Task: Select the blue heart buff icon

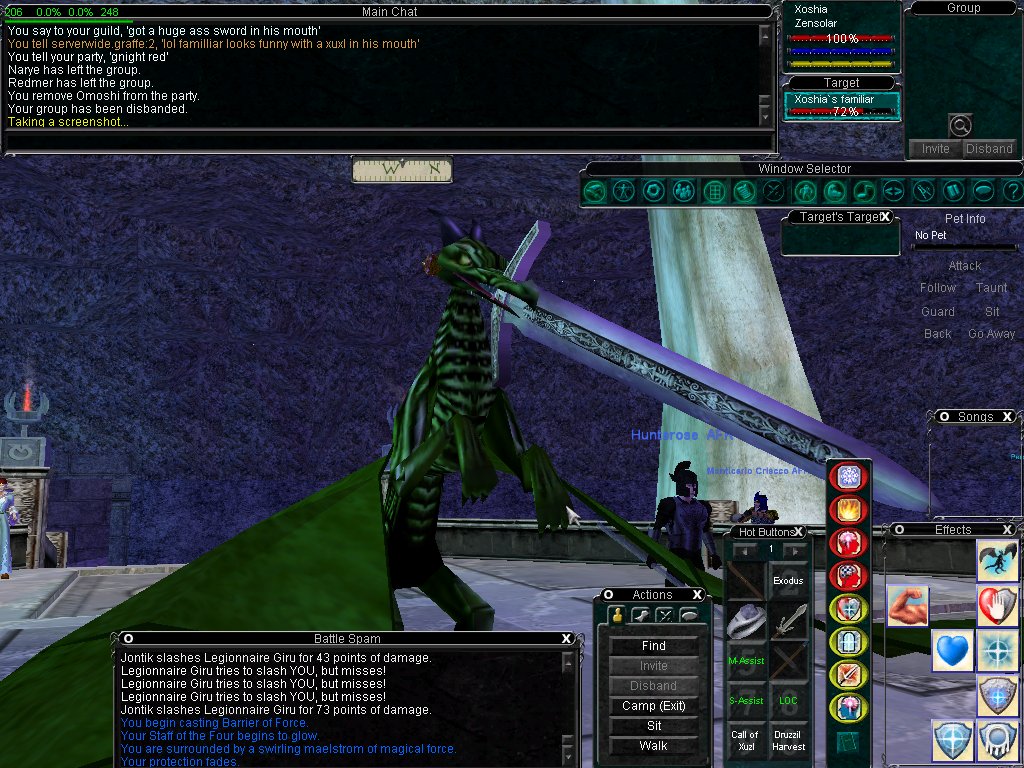Action: pos(954,651)
